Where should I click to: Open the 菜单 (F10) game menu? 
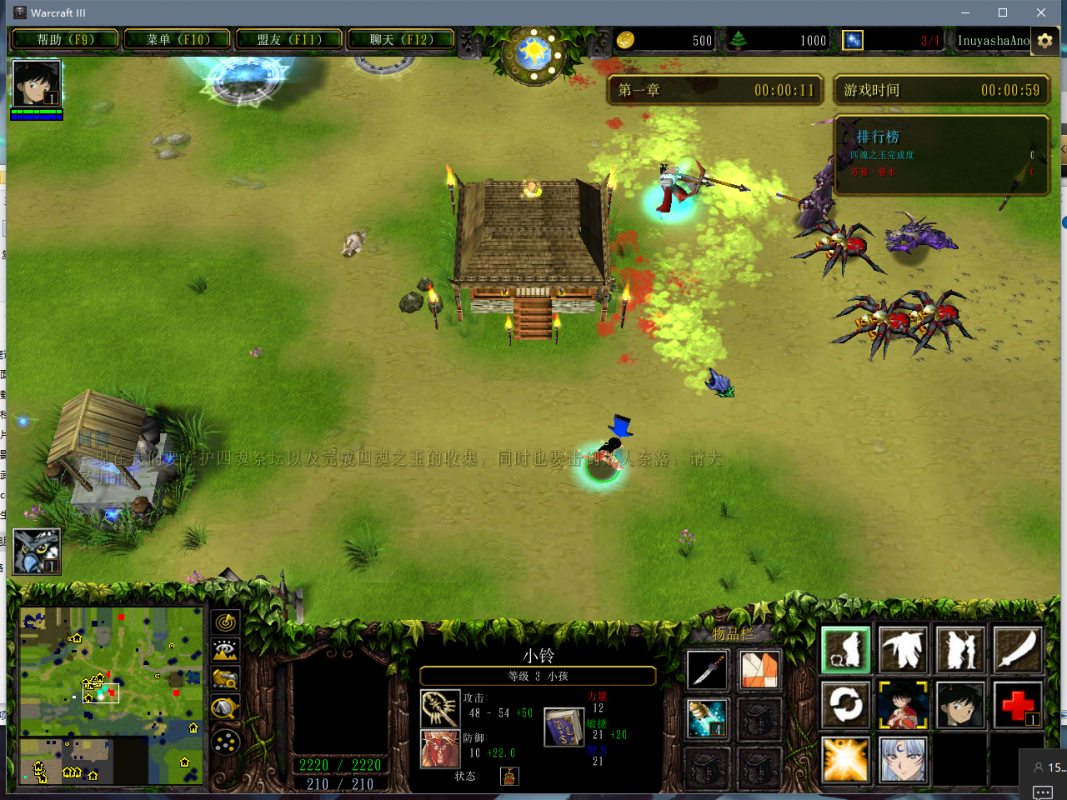pyautogui.click(x=176, y=40)
